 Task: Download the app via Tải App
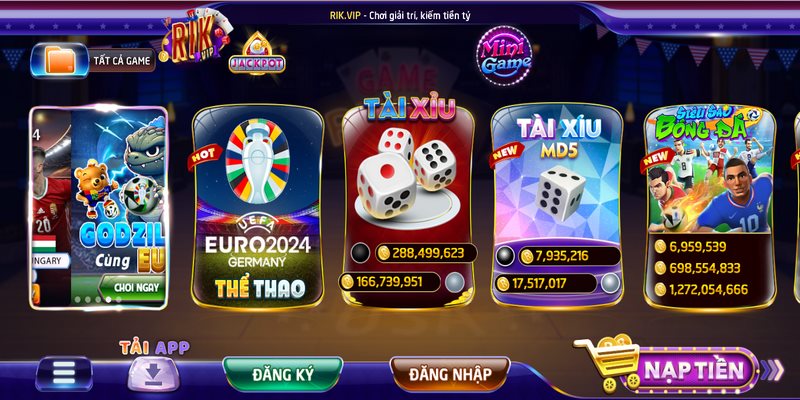click(154, 372)
